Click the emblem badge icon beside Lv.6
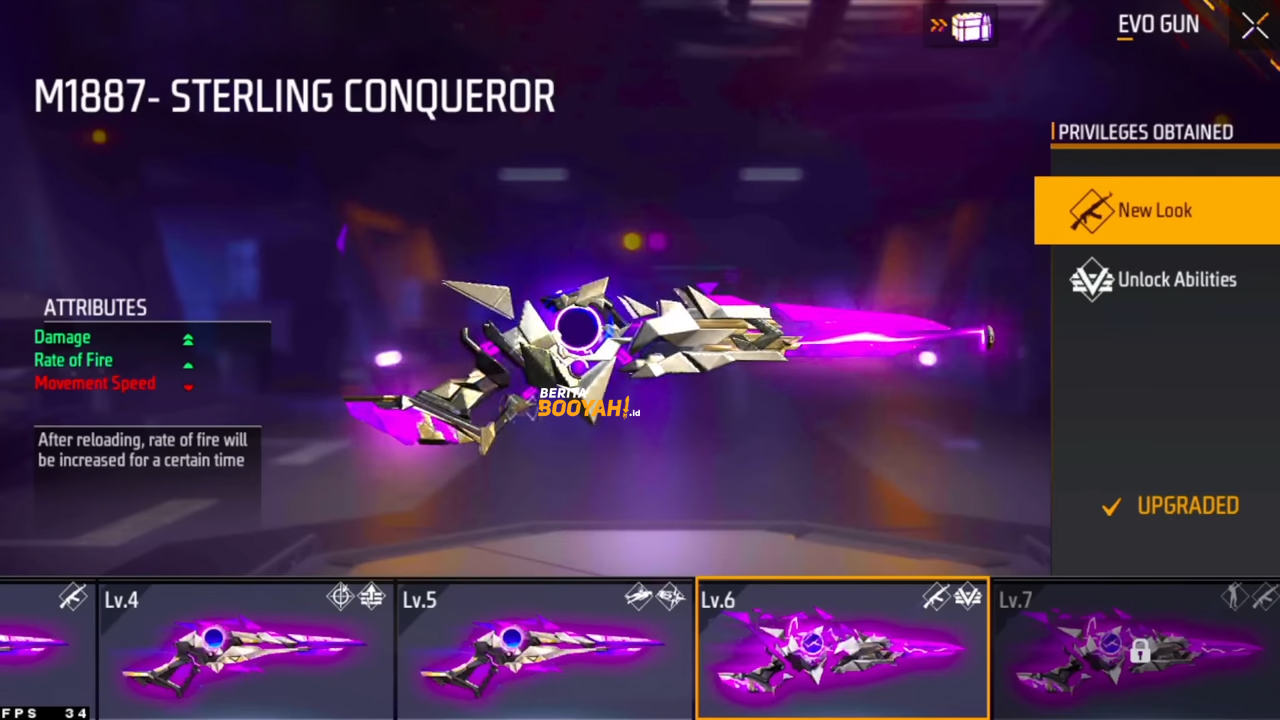The image size is (1280, 720). pyautogui.click(x=967, y=597)
